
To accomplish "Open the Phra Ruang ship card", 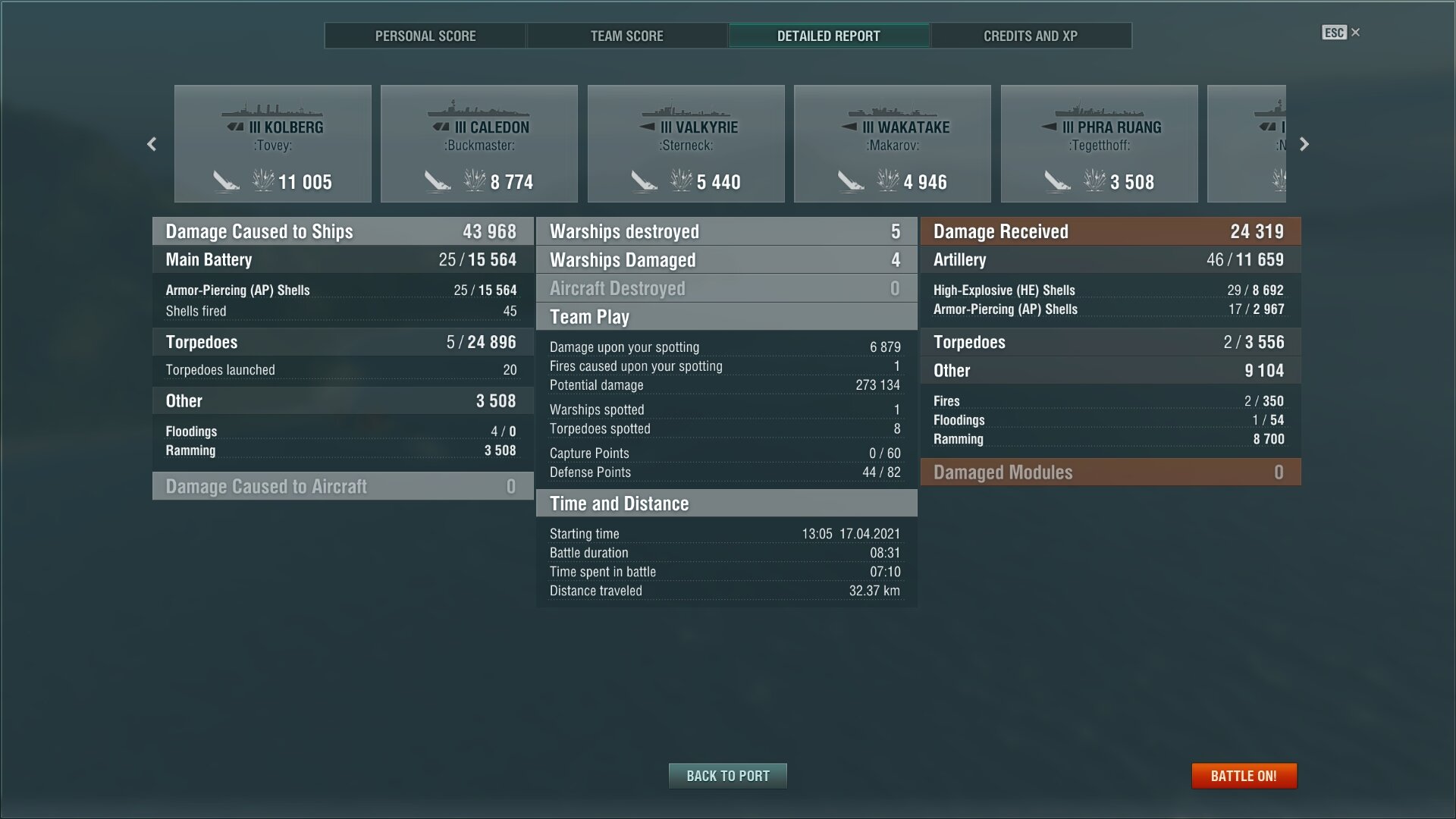I will 1099,144.
